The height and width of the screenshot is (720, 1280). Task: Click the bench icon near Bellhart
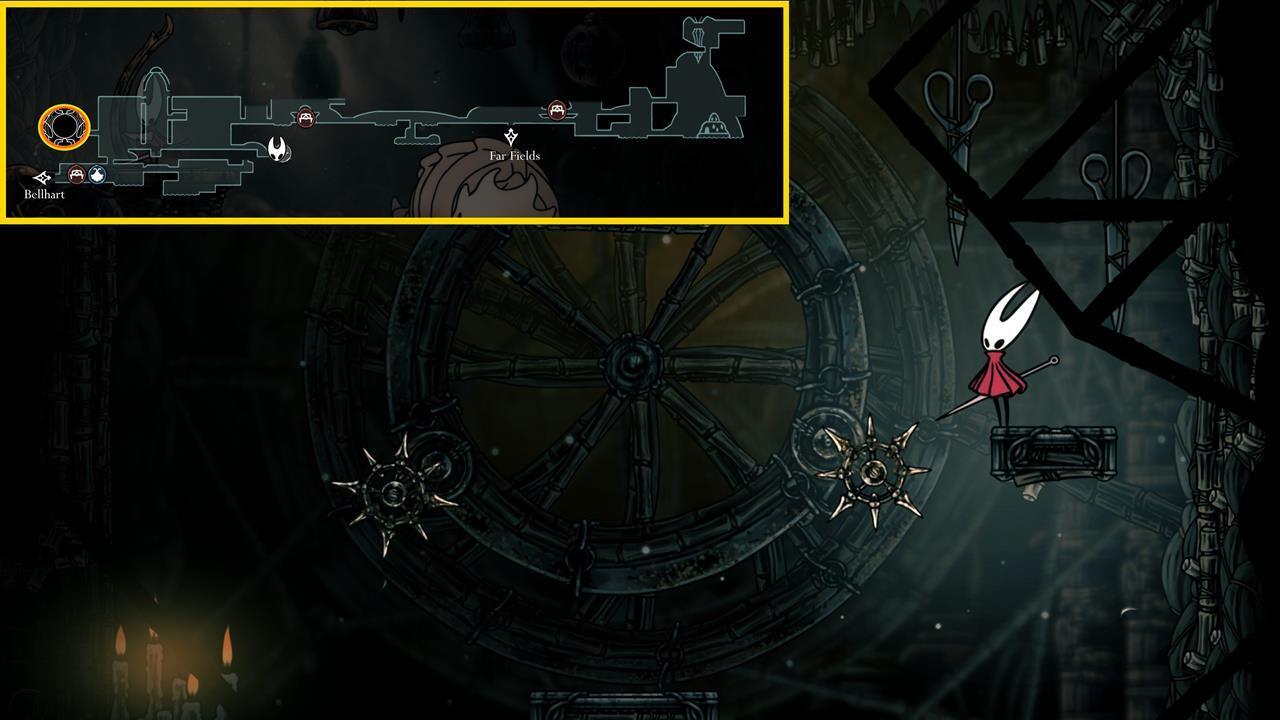pyautogui.click(x=77, y=174)
